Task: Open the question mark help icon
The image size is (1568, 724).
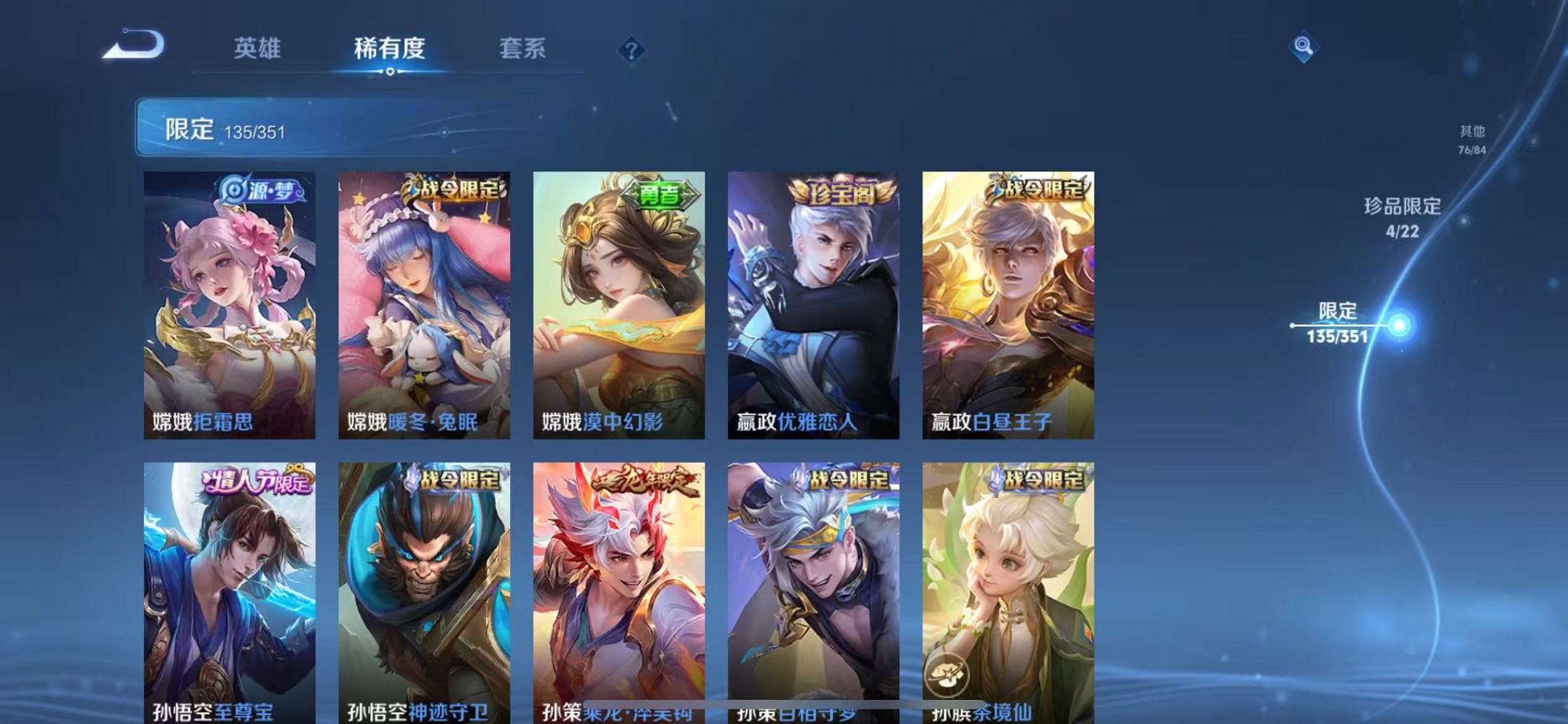Action: [631, 49]
